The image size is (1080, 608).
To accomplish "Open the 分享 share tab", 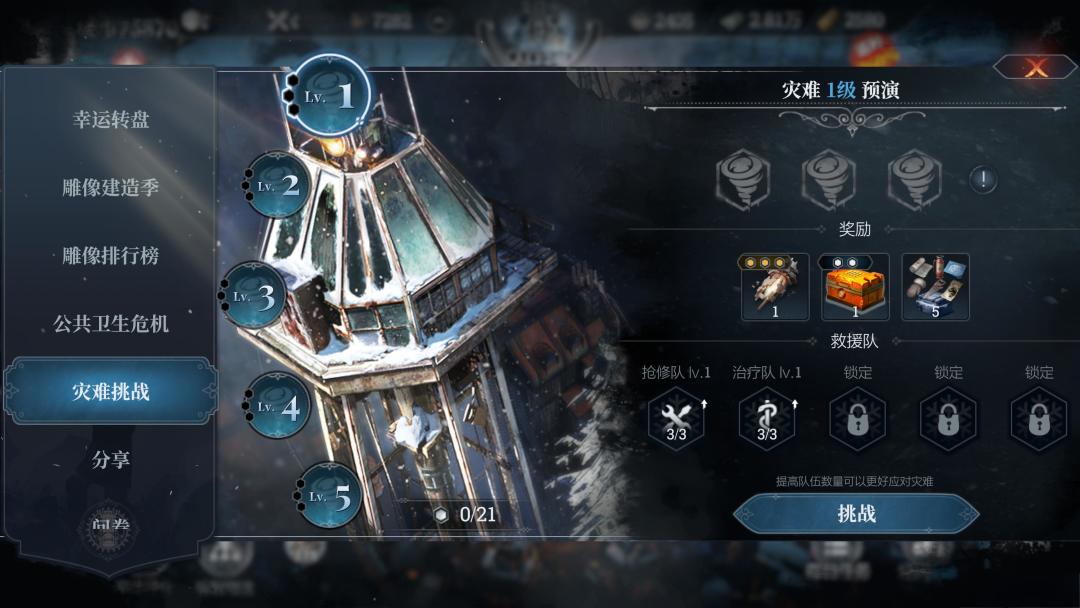I will [x=110, y=460].
